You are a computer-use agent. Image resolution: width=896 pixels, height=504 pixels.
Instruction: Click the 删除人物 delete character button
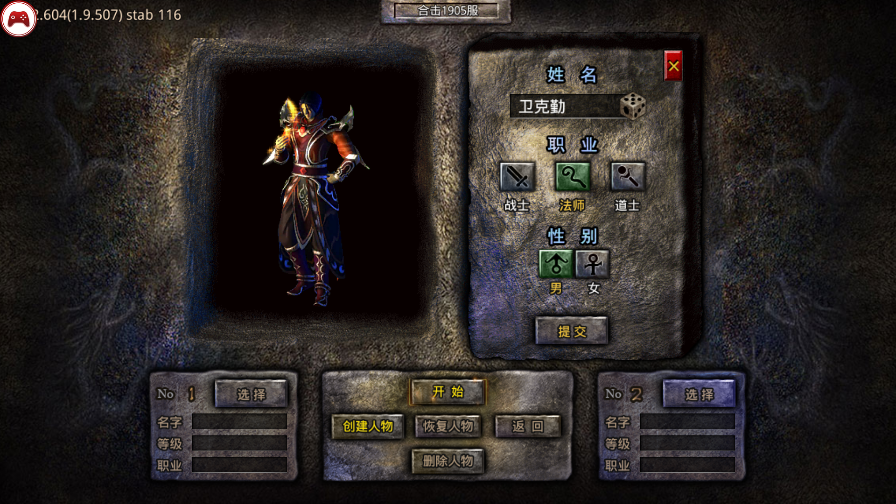tap(447, 461)
